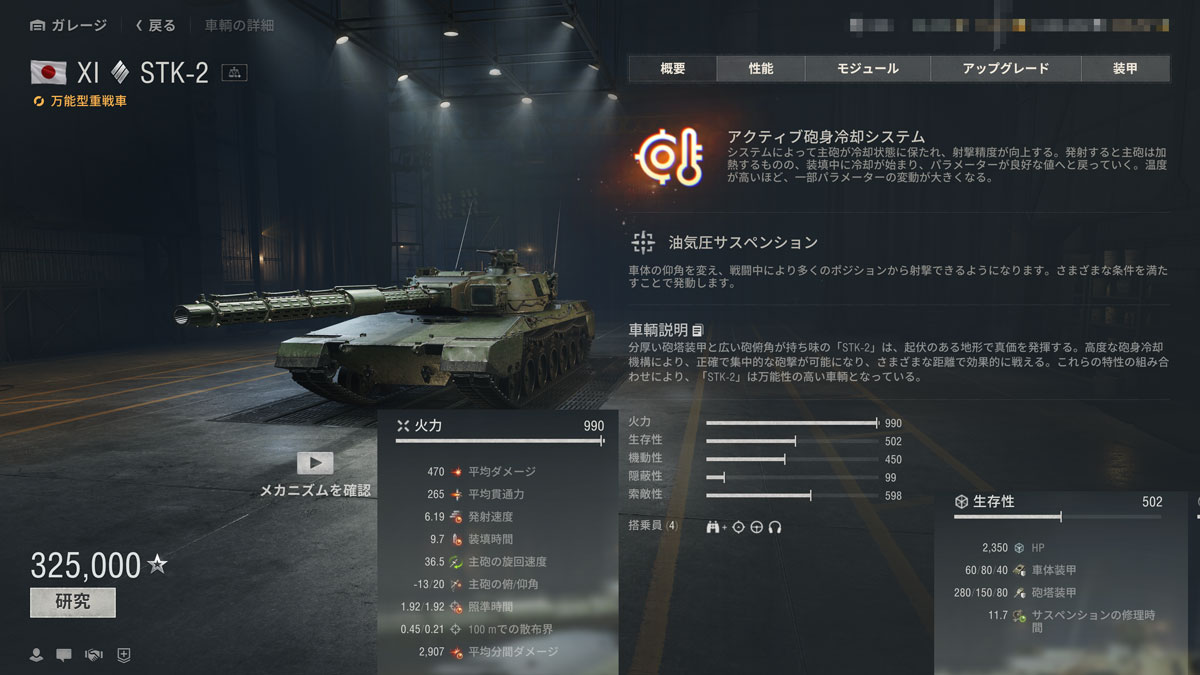This screenshot has height=675, width=1200.
Task: Click the 搭乗員 crew role icons
Action: coord(743,526)
